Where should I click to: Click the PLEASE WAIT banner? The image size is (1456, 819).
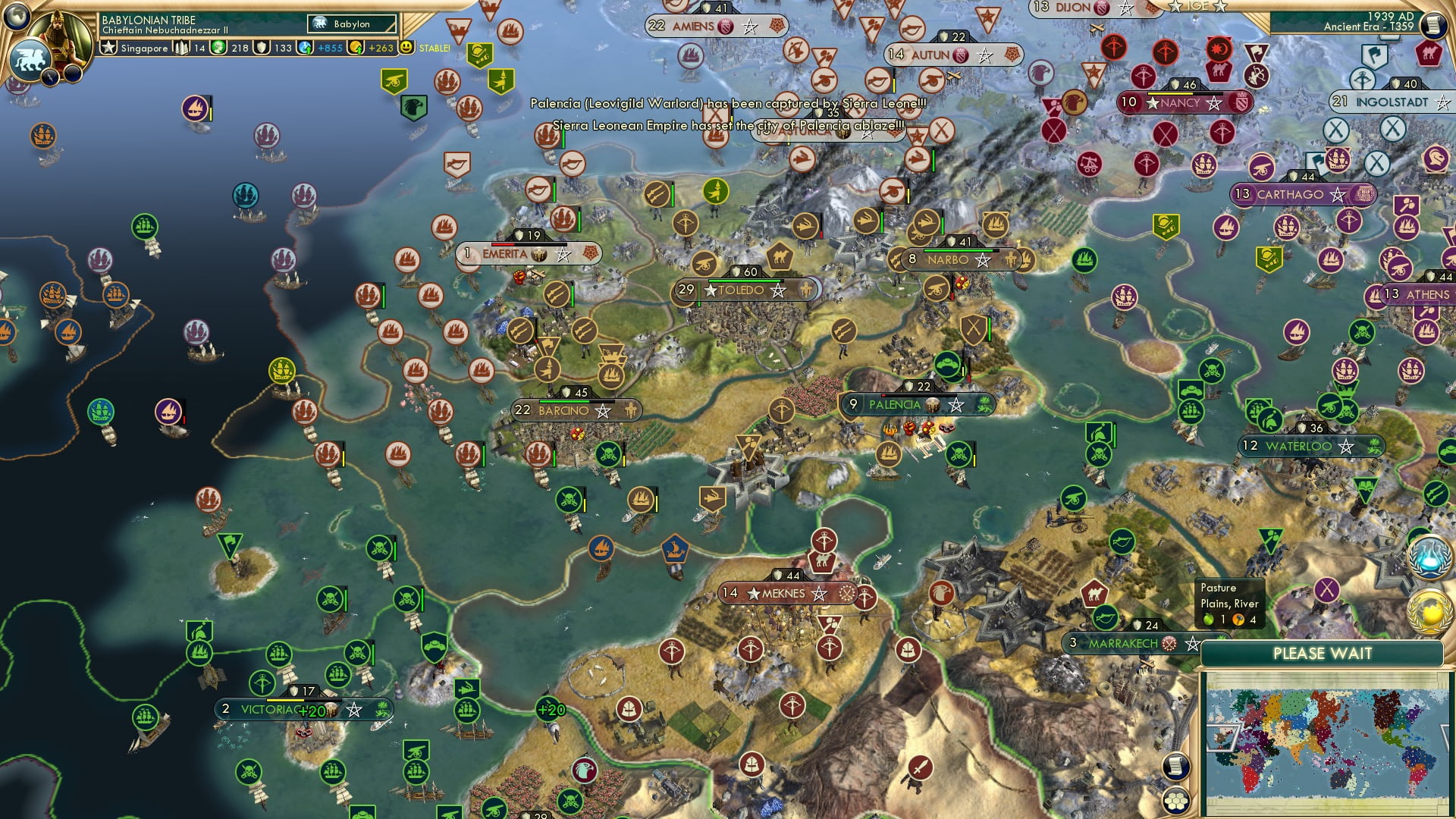click(x=1323, y=653)
